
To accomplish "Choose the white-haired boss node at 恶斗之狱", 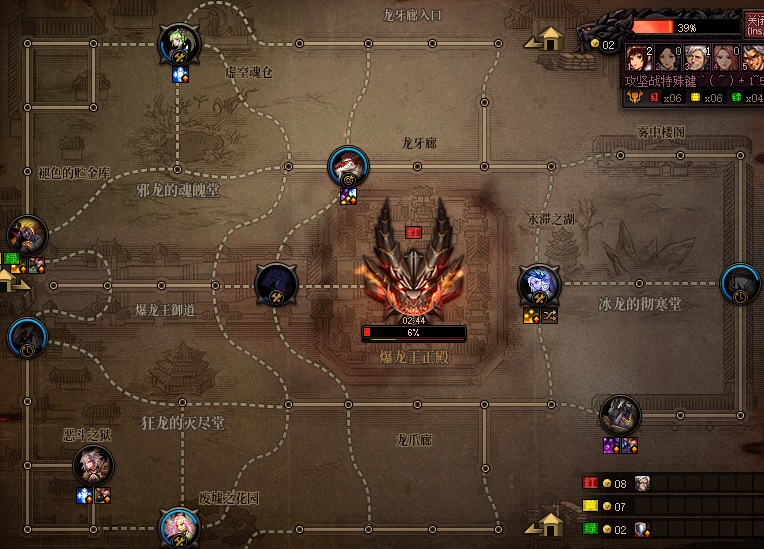I will 94,465.
